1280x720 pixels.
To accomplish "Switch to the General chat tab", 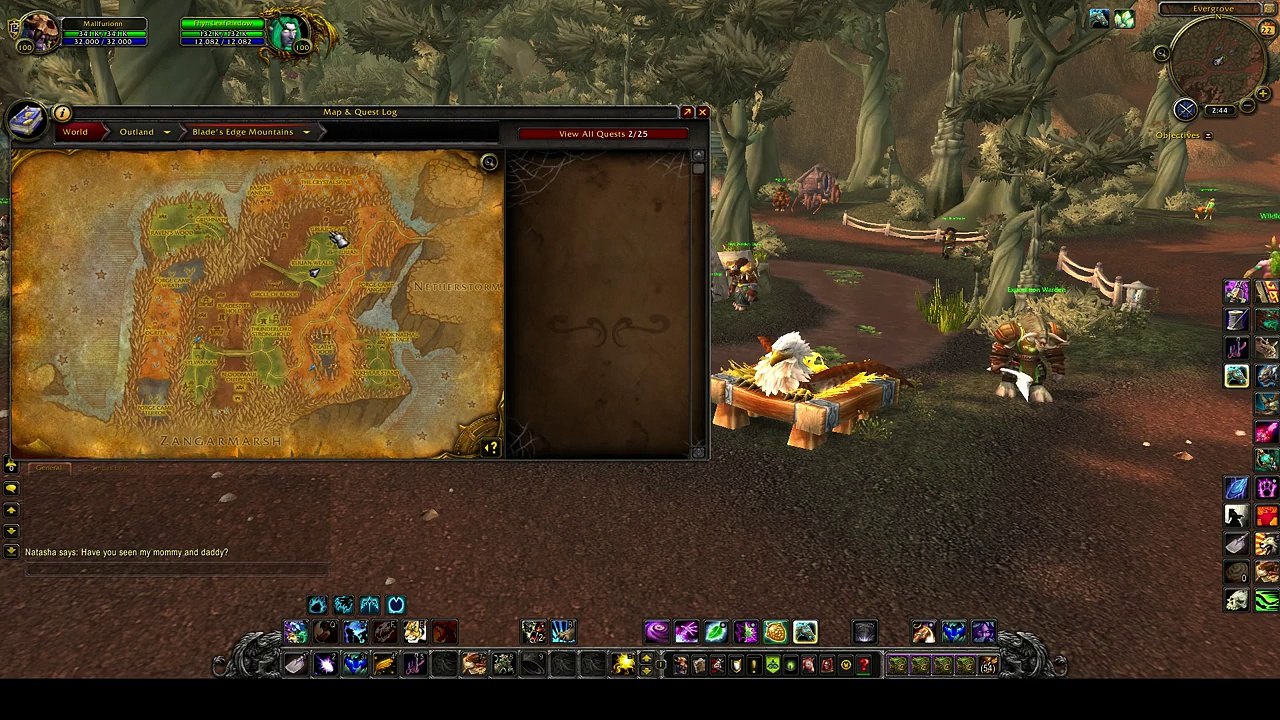I will click(49, 467).
